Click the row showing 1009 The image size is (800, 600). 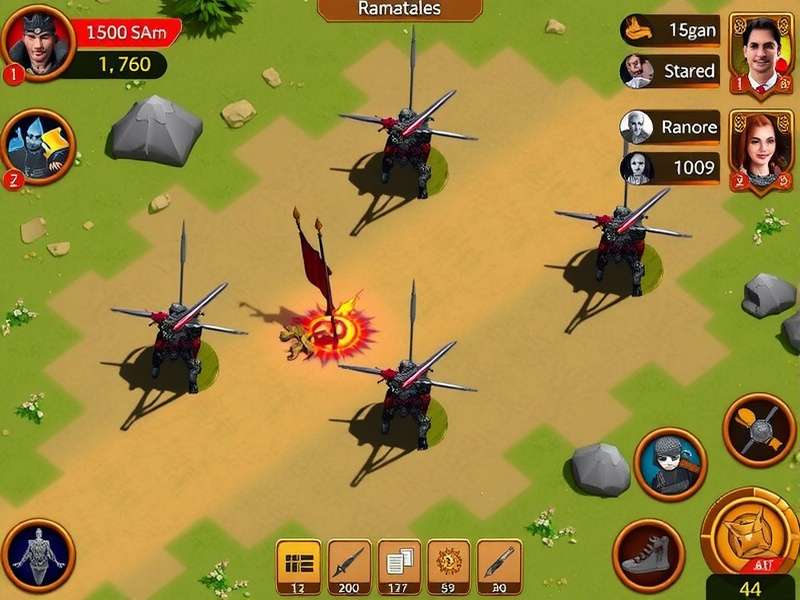(x=670, y=167)
